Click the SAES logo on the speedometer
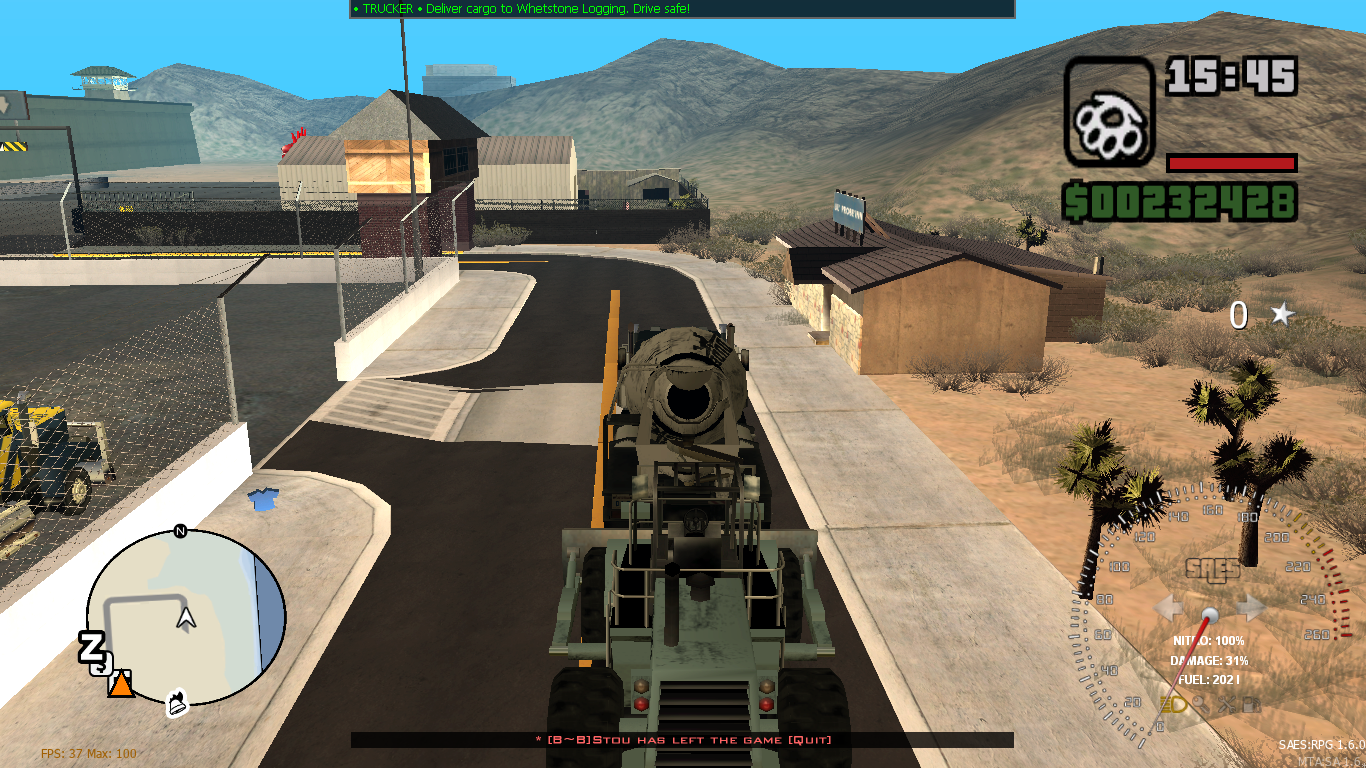This screenshot has width=1366, height=768. pyautogui.click(x=1212, y=567)
